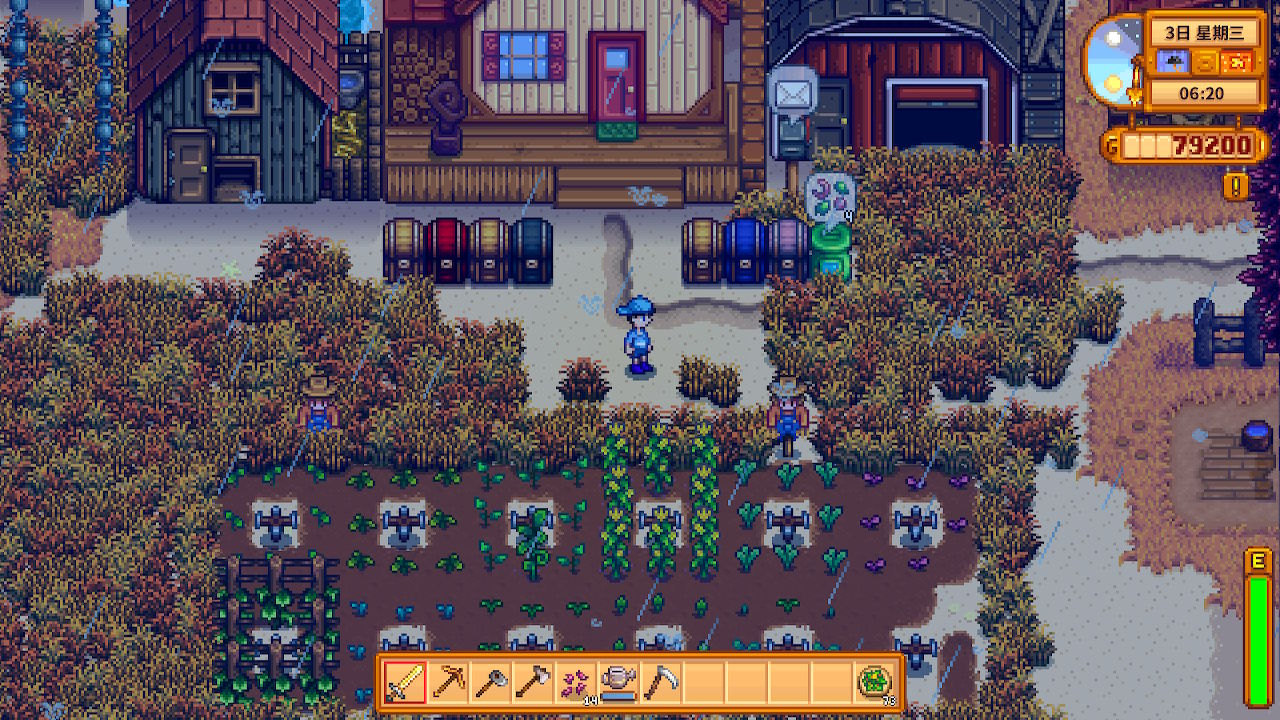Choose the hoe tool slot
1280x720 pixels.
[490, 682]
